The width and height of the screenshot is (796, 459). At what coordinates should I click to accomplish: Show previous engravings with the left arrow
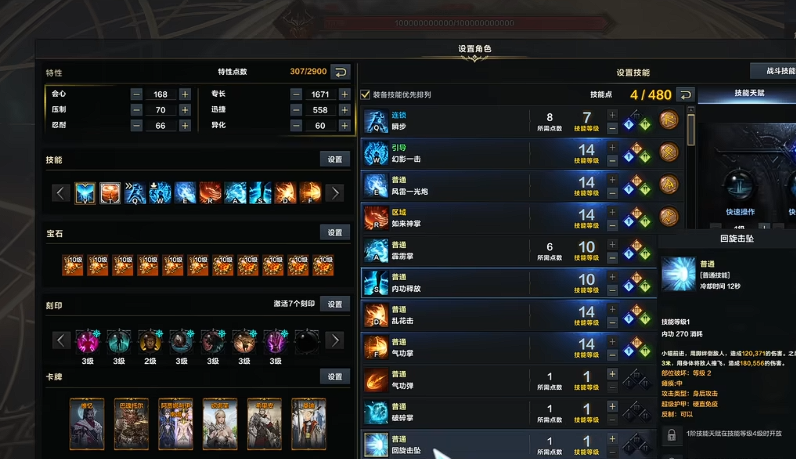60,340
